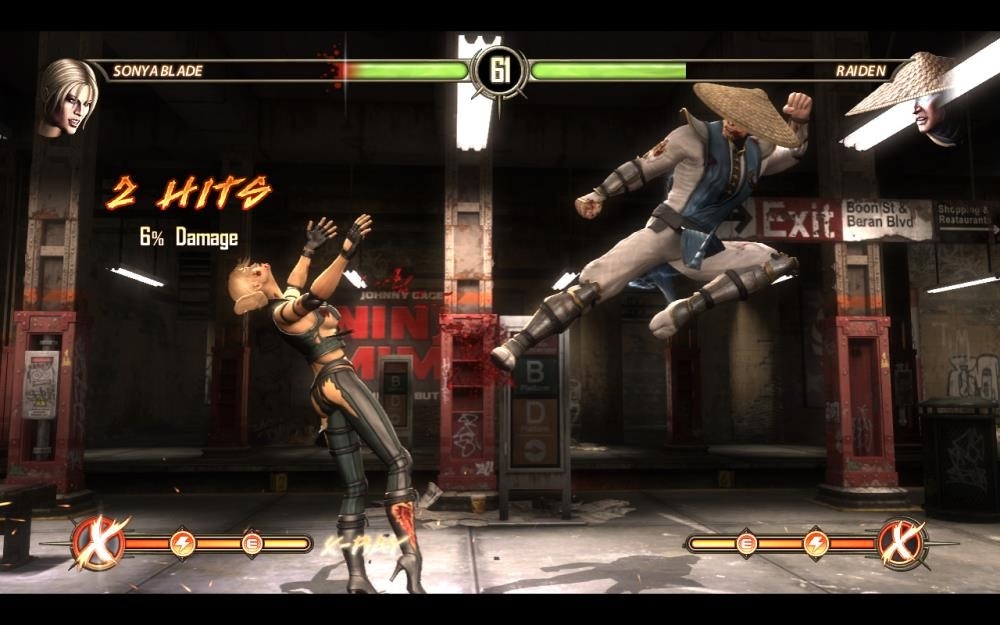Click Sonya Blade's character portrait
Screen dimensions: 1000x625
pos(67,97)
